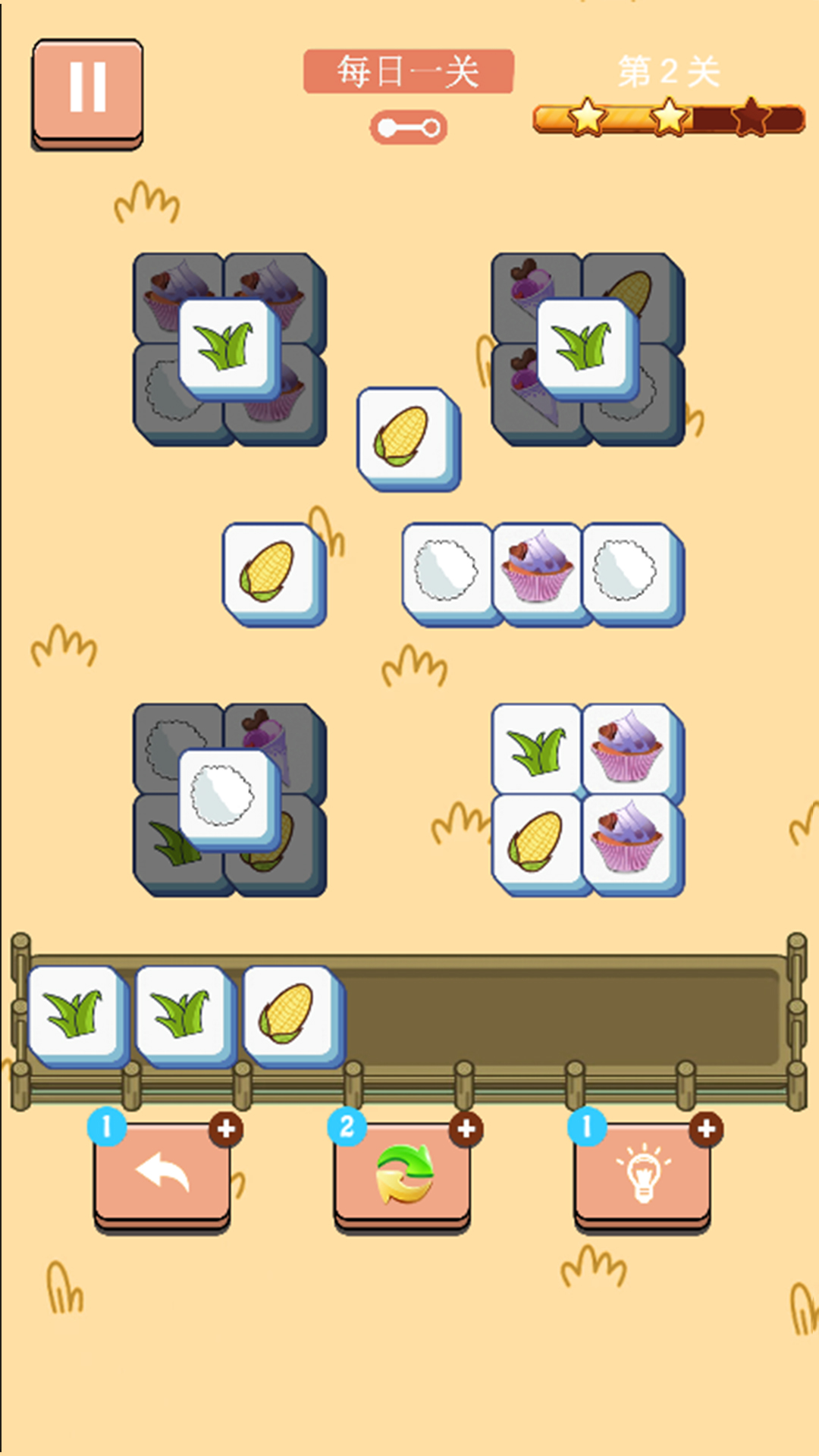
Task: Tap the slider icon under 每日一关
Action: pyautogui.click(x=408, y=127)
